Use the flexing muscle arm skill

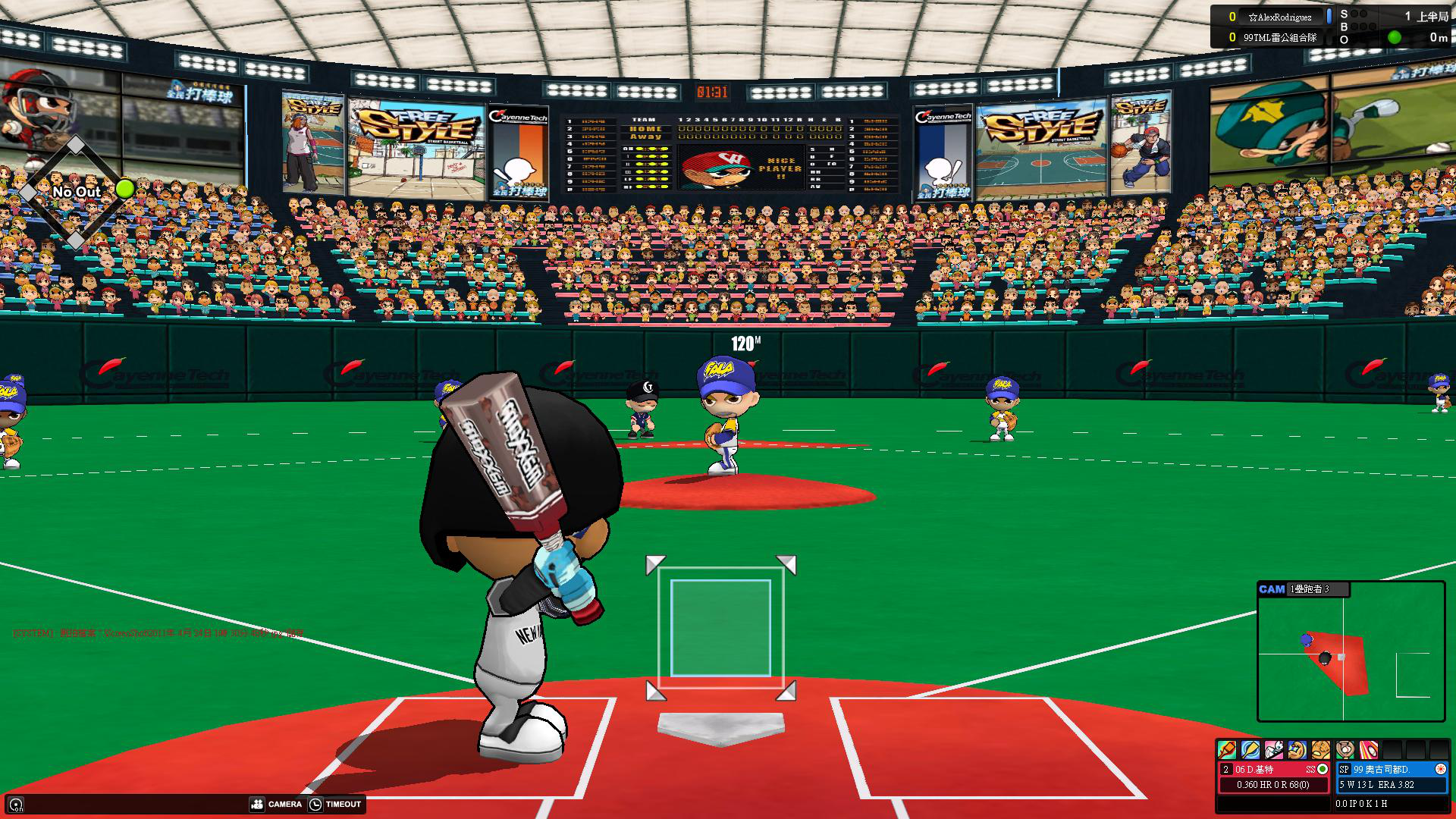pyautogui.click(x=1297, y=750)
